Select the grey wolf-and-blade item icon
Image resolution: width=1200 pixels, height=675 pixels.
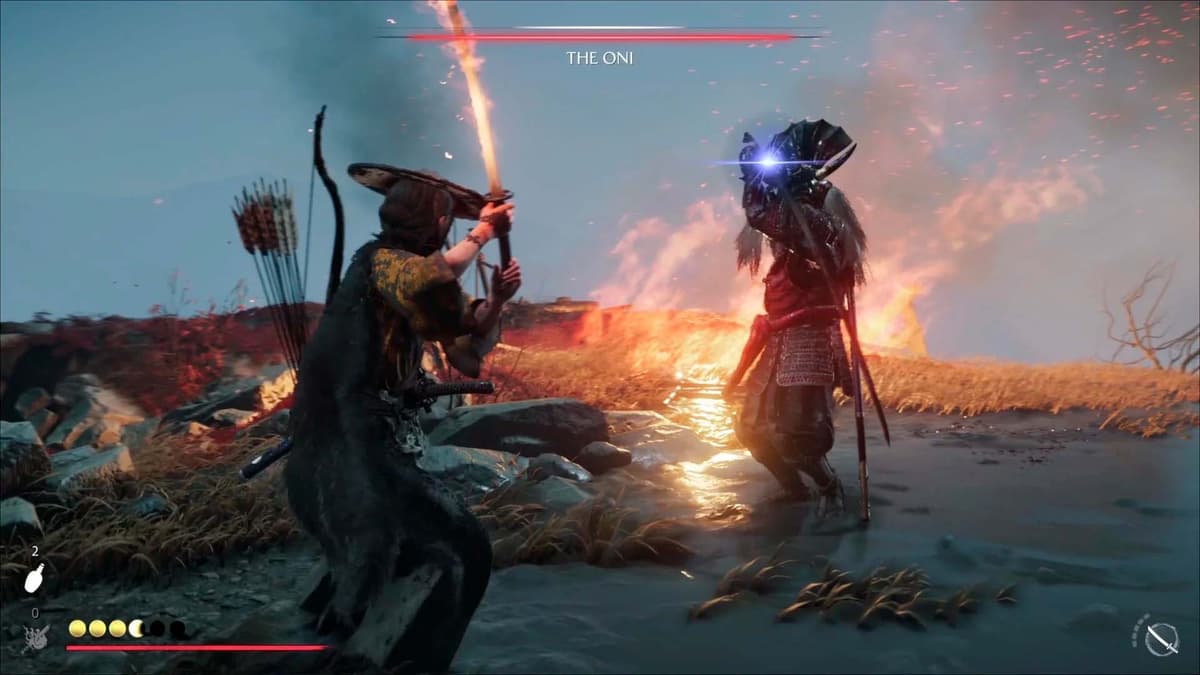coord(36,636)
